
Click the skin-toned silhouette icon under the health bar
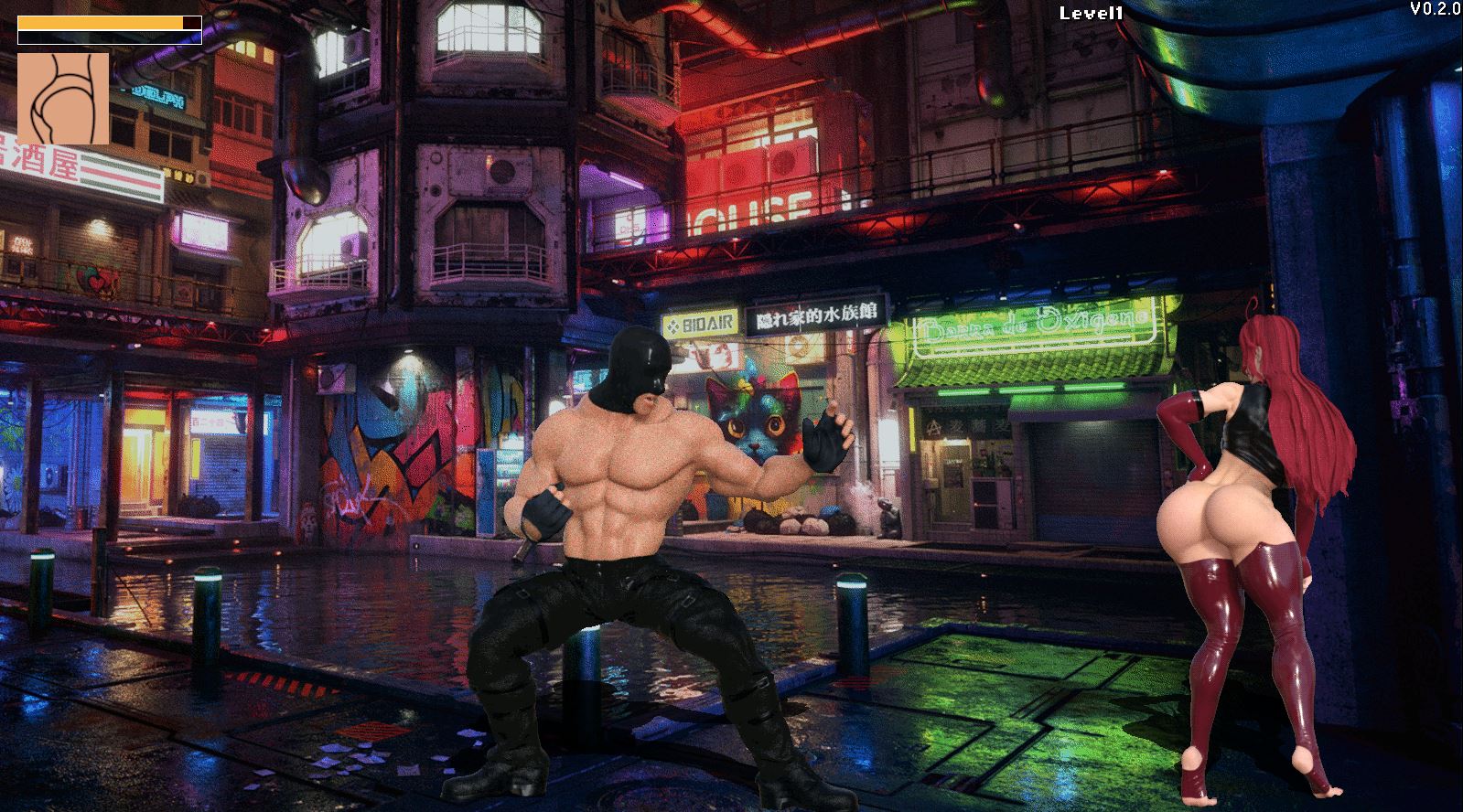[63, 99]
